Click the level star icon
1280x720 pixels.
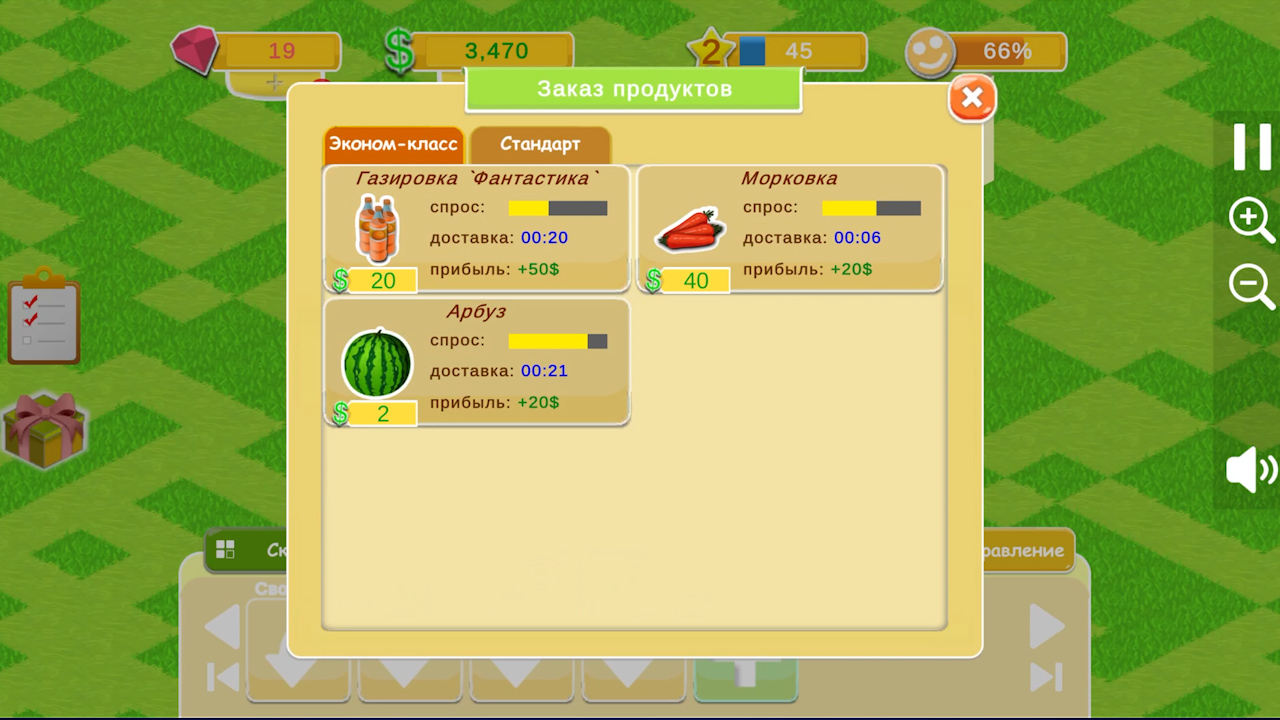(x=710, y=48)
